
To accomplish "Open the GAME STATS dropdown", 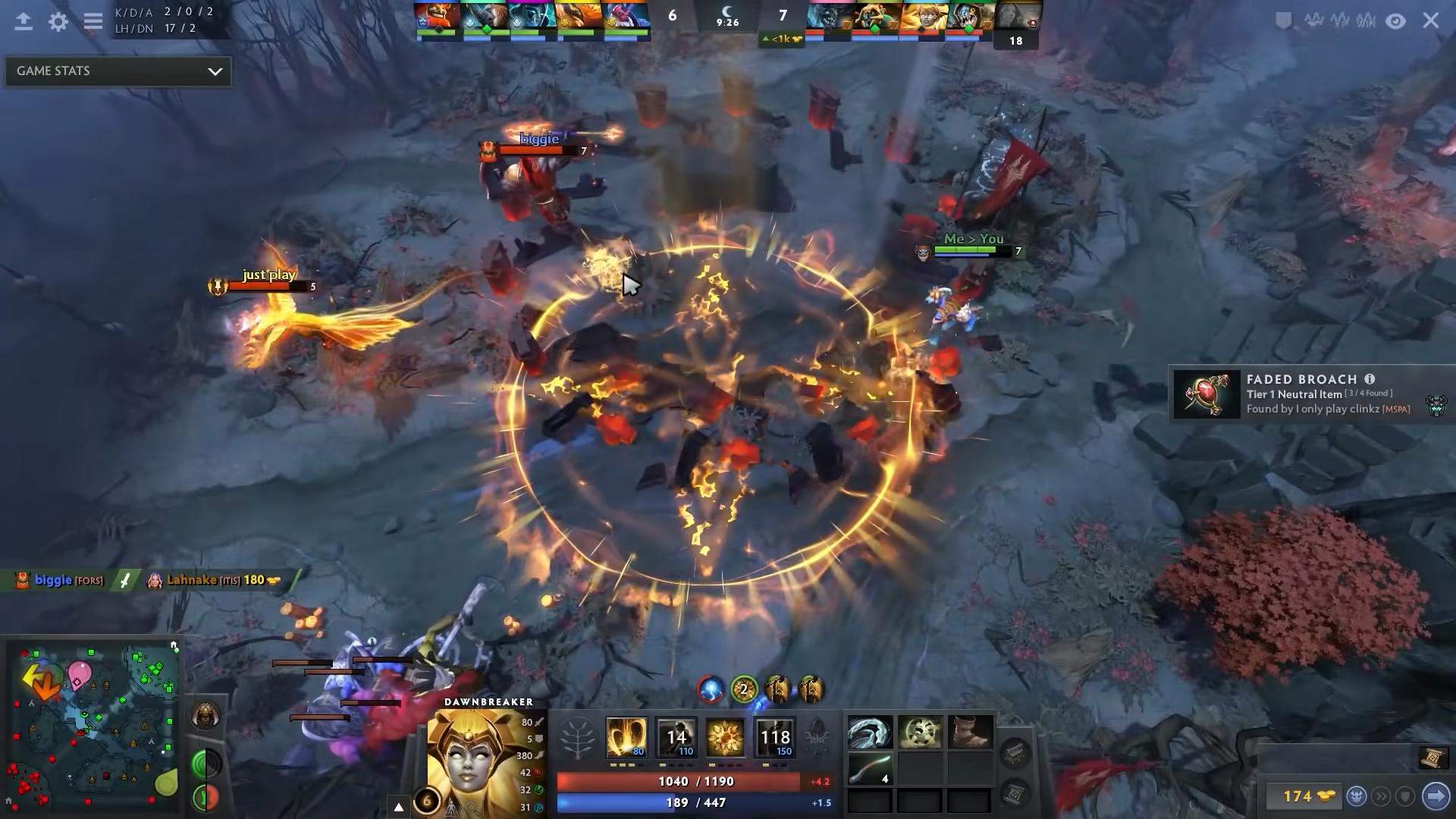I will point(118,71).
